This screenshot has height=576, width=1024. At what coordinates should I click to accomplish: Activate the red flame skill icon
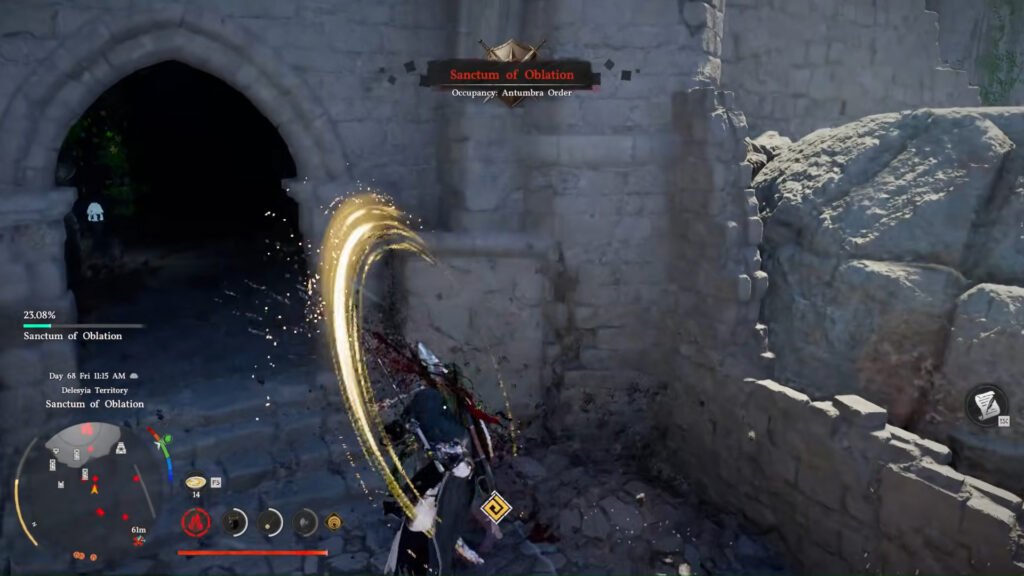tap(196, 522)
